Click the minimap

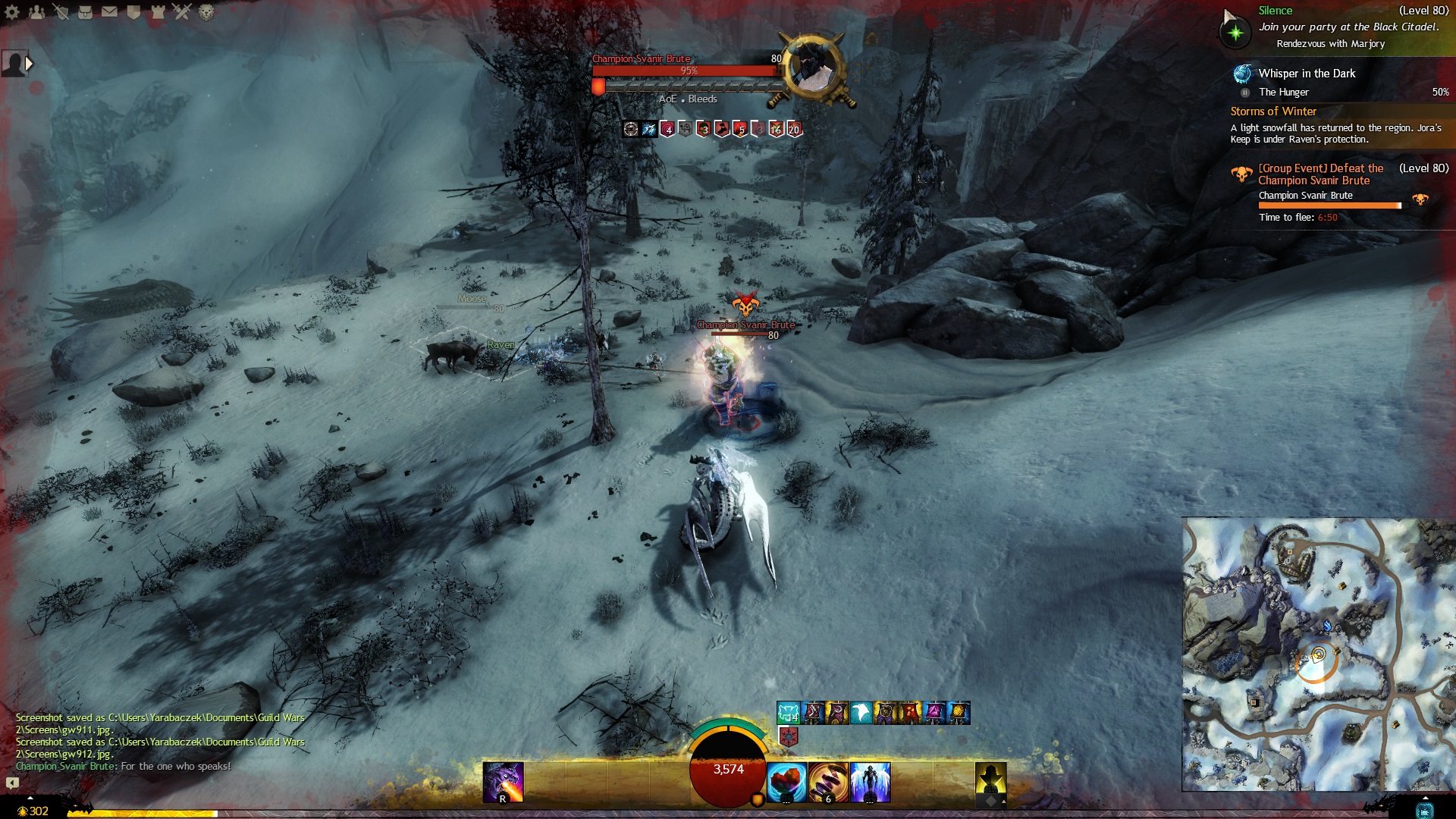1318,654
